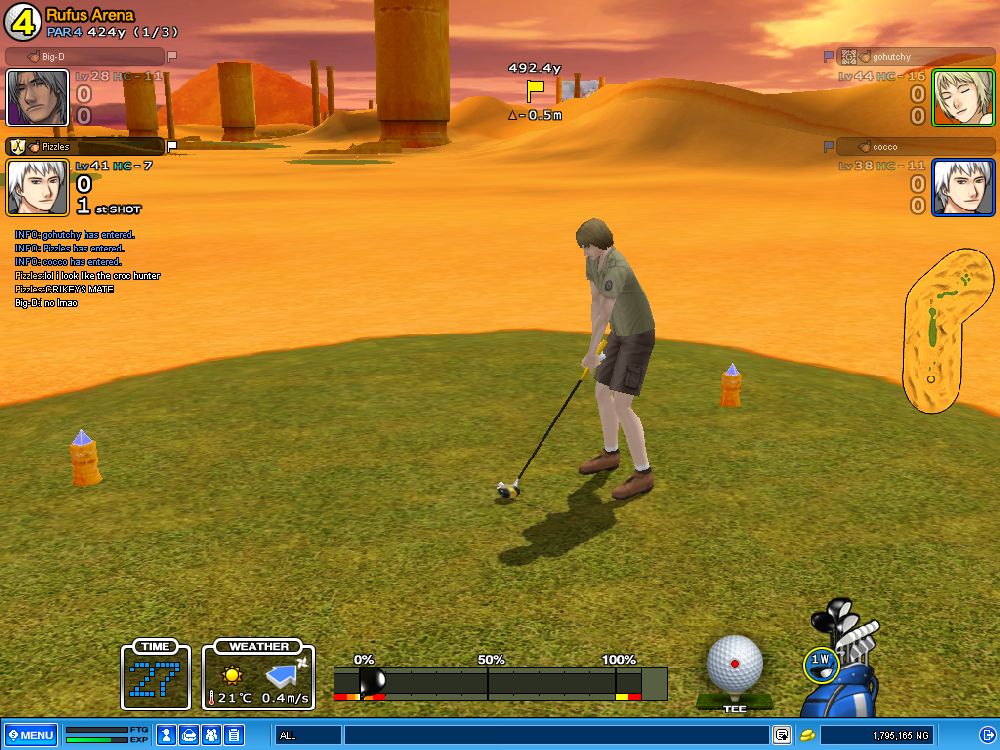Open the single-person profile toolbar icon

pyautogui.click(x=166, y=735)
